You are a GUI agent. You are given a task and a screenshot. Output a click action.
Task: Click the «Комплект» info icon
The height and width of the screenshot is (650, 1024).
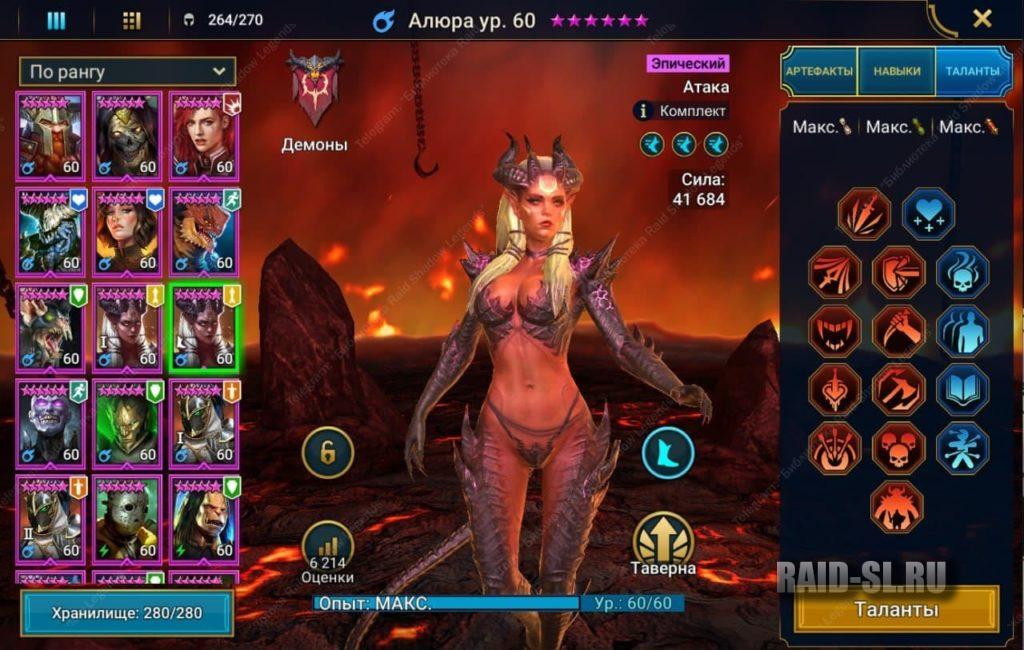click(x=645, y=111)
